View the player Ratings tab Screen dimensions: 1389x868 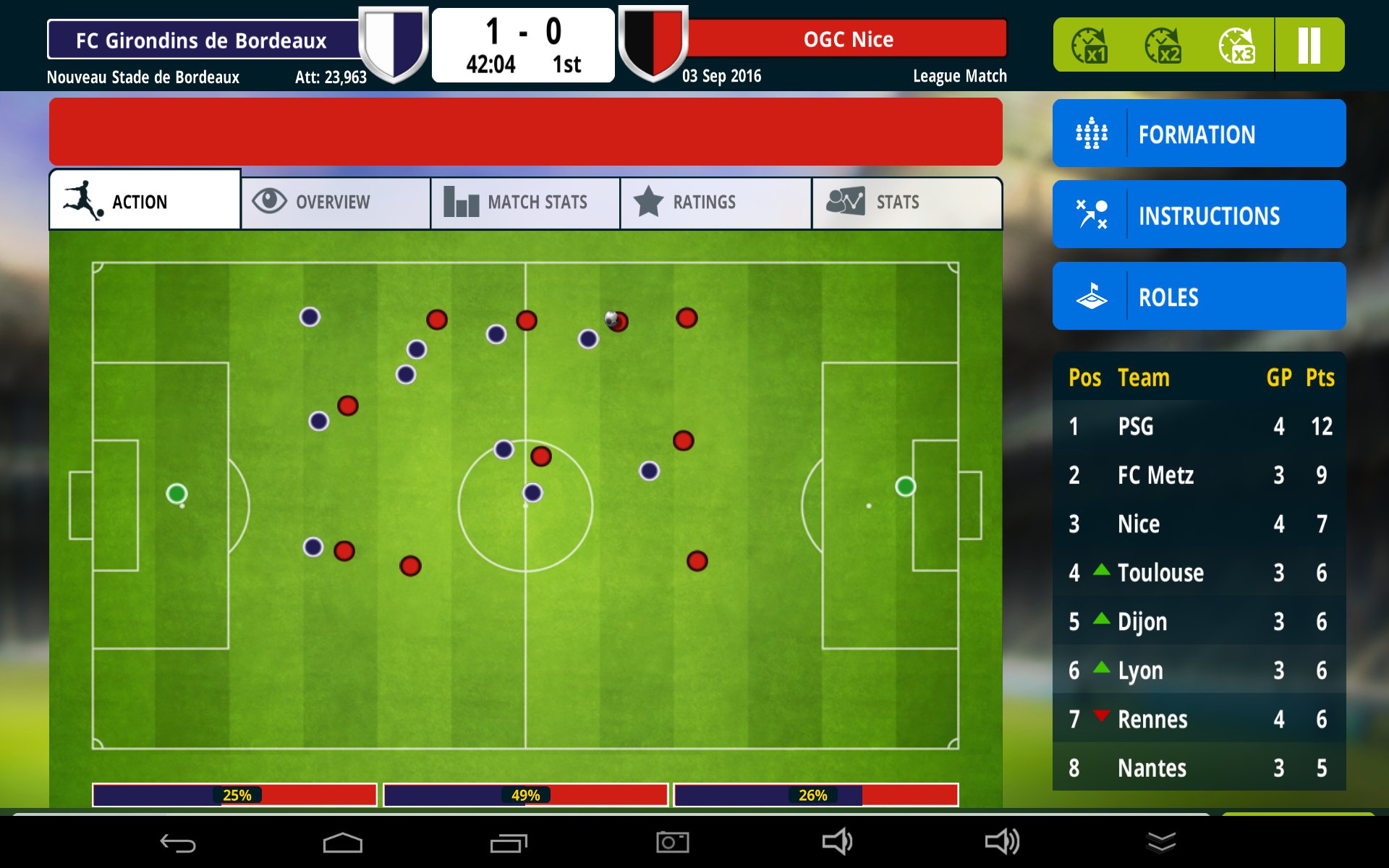tap(715, 202)
